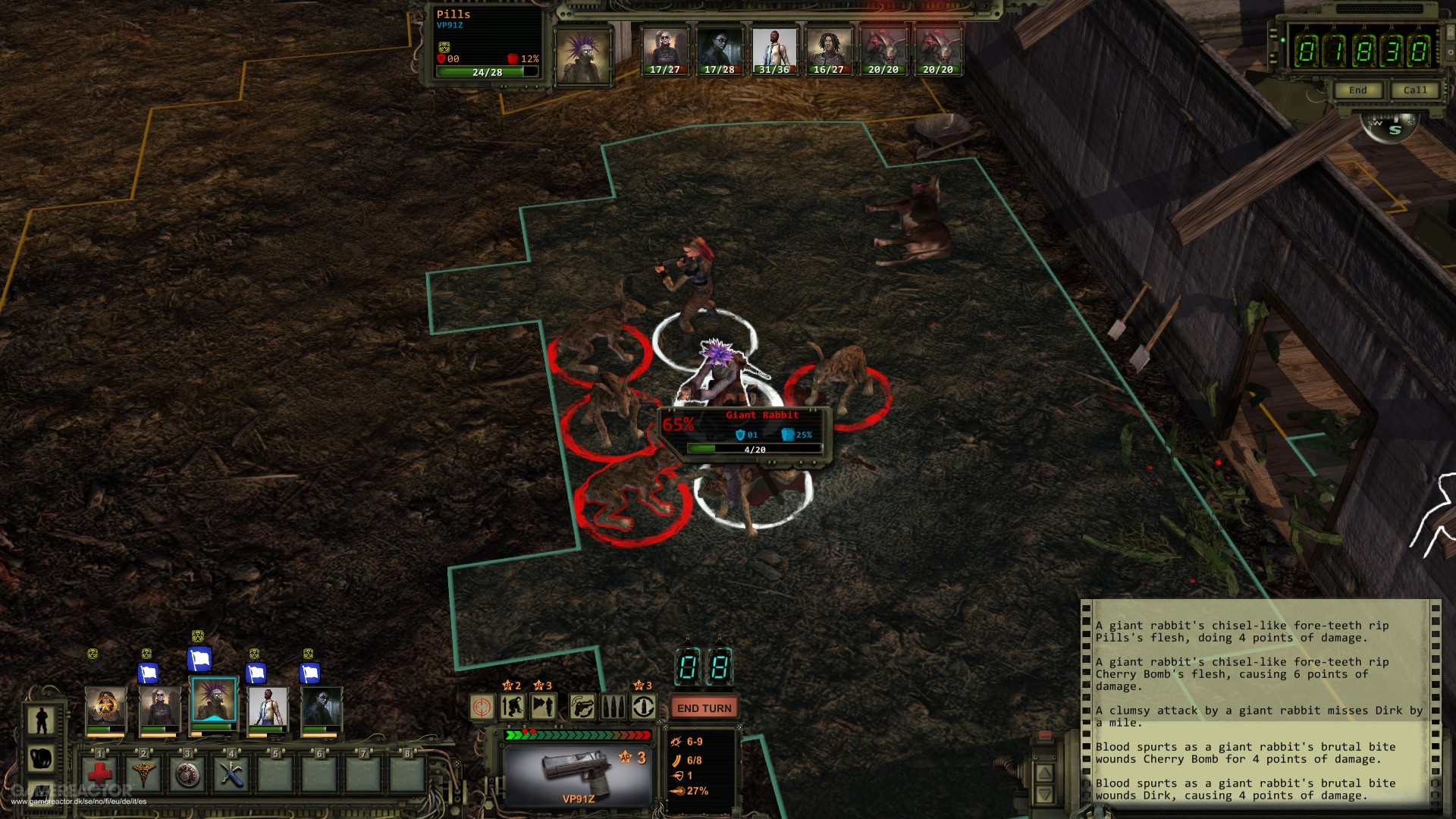Image resolution: width=1456 pixels, height=819 pixels.
Task: Click the Call radio button
Action: [1414, 90]
